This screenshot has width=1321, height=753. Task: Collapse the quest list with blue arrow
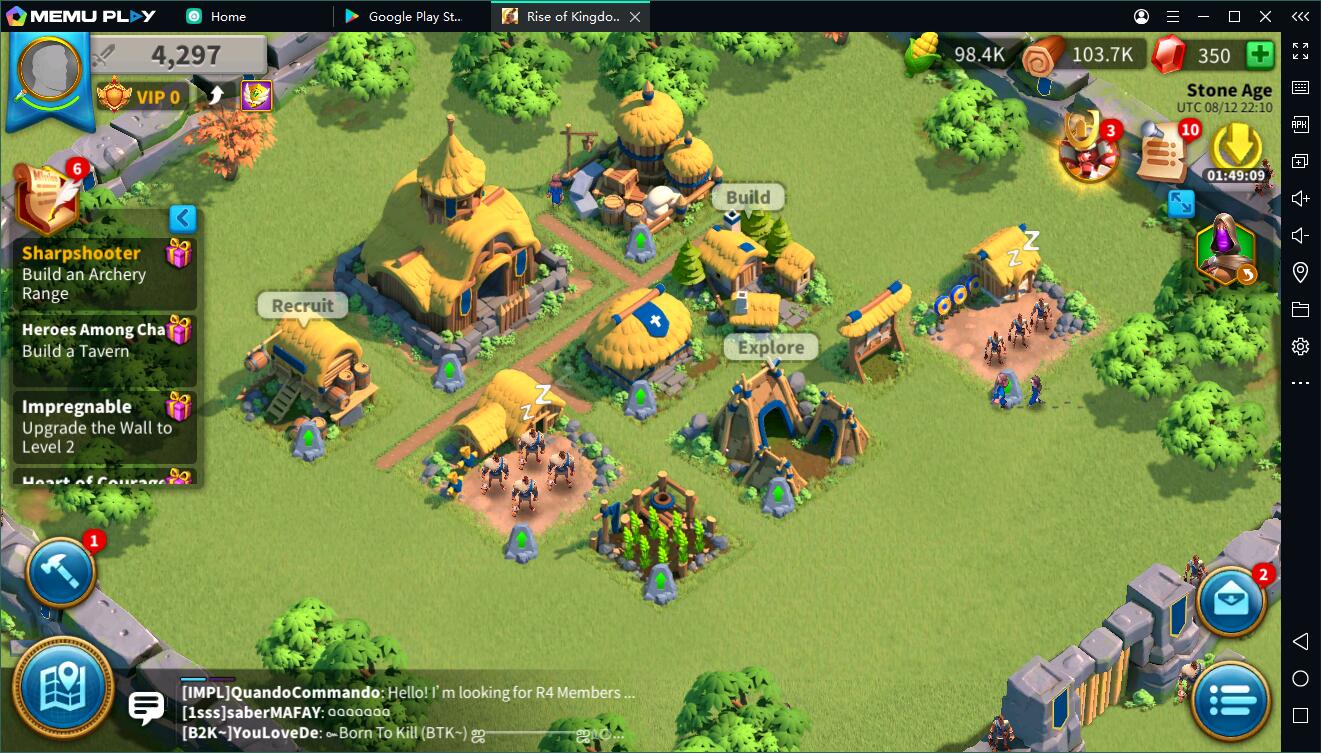(x=182, y=218)
